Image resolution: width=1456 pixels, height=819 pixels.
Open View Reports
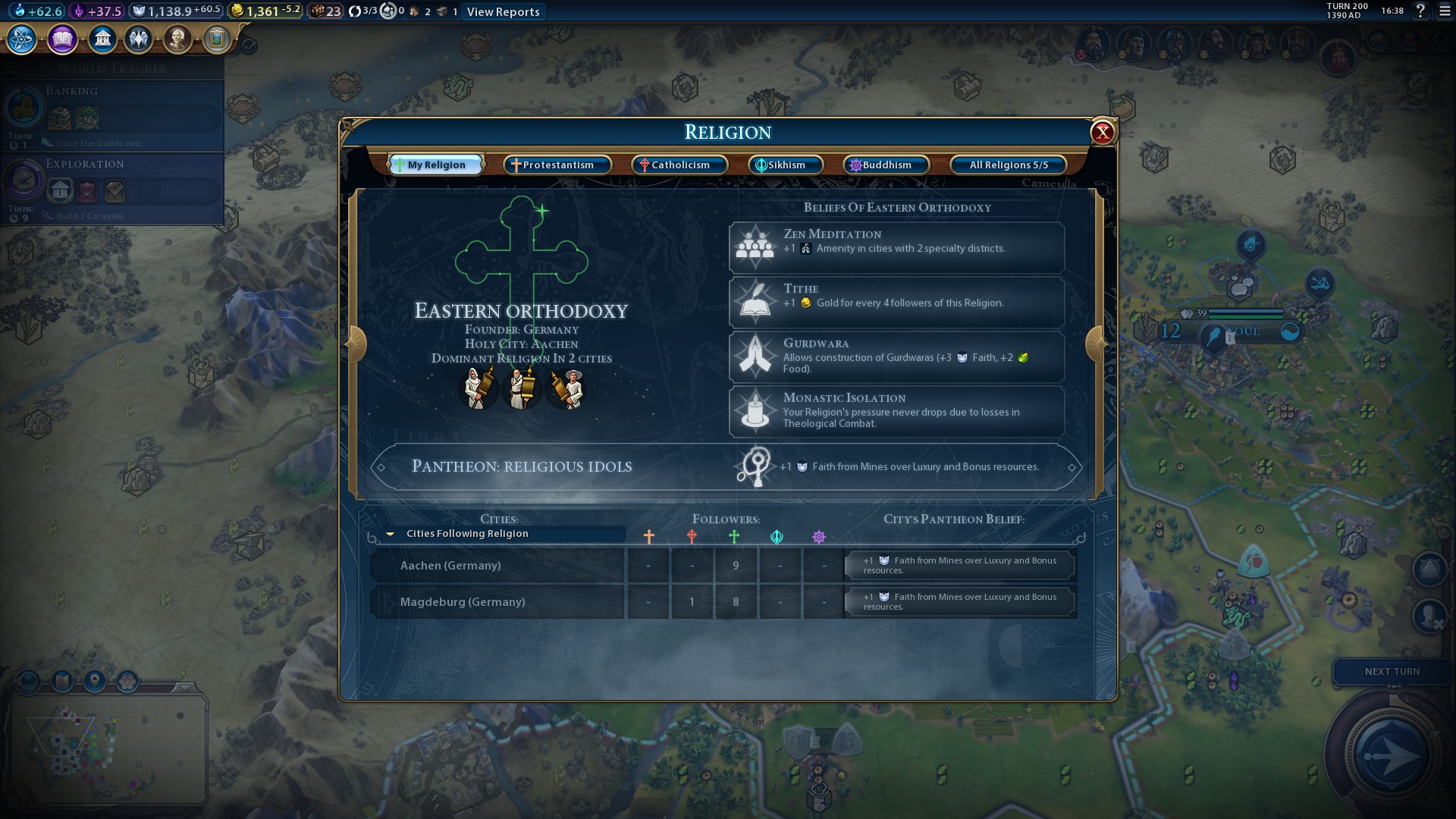(503, 12)
